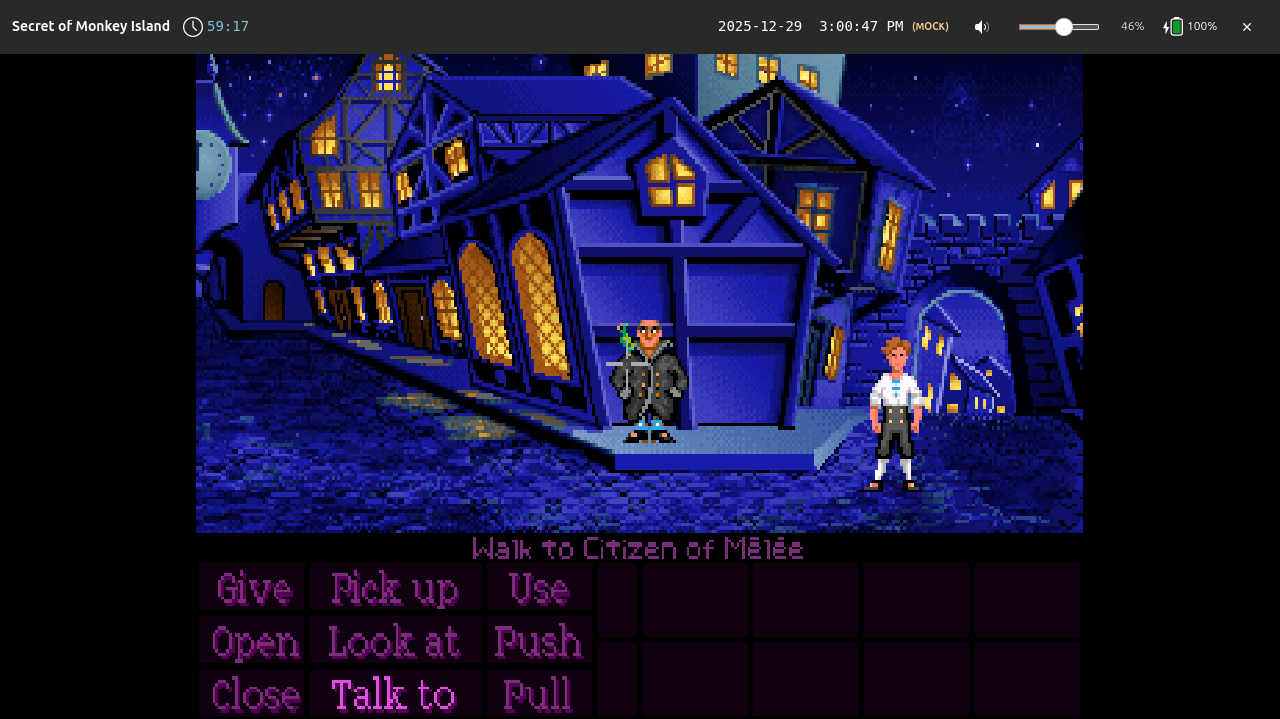
Task: Select the Open verb
Action: (x=255, y=642)
